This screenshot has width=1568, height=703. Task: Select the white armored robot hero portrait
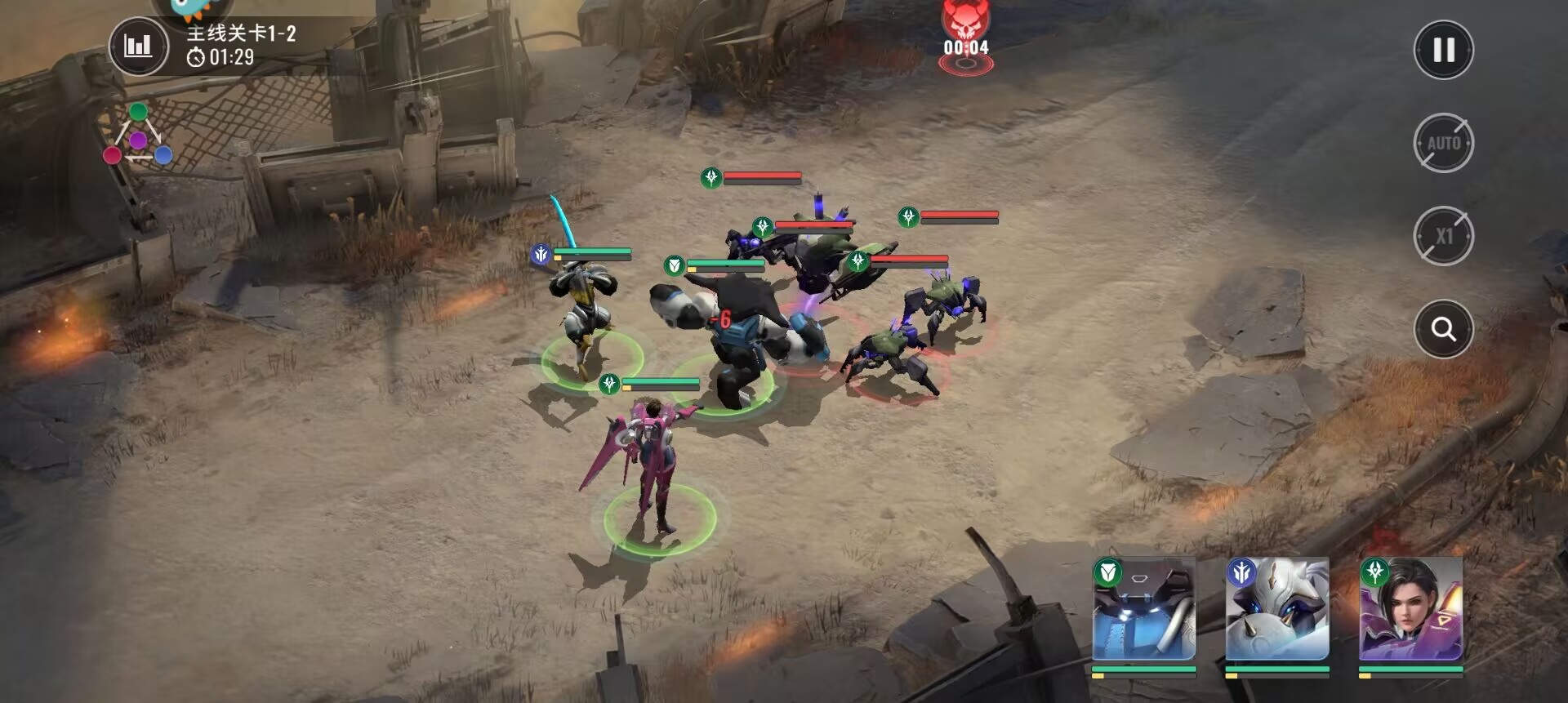click(1277, 609)
